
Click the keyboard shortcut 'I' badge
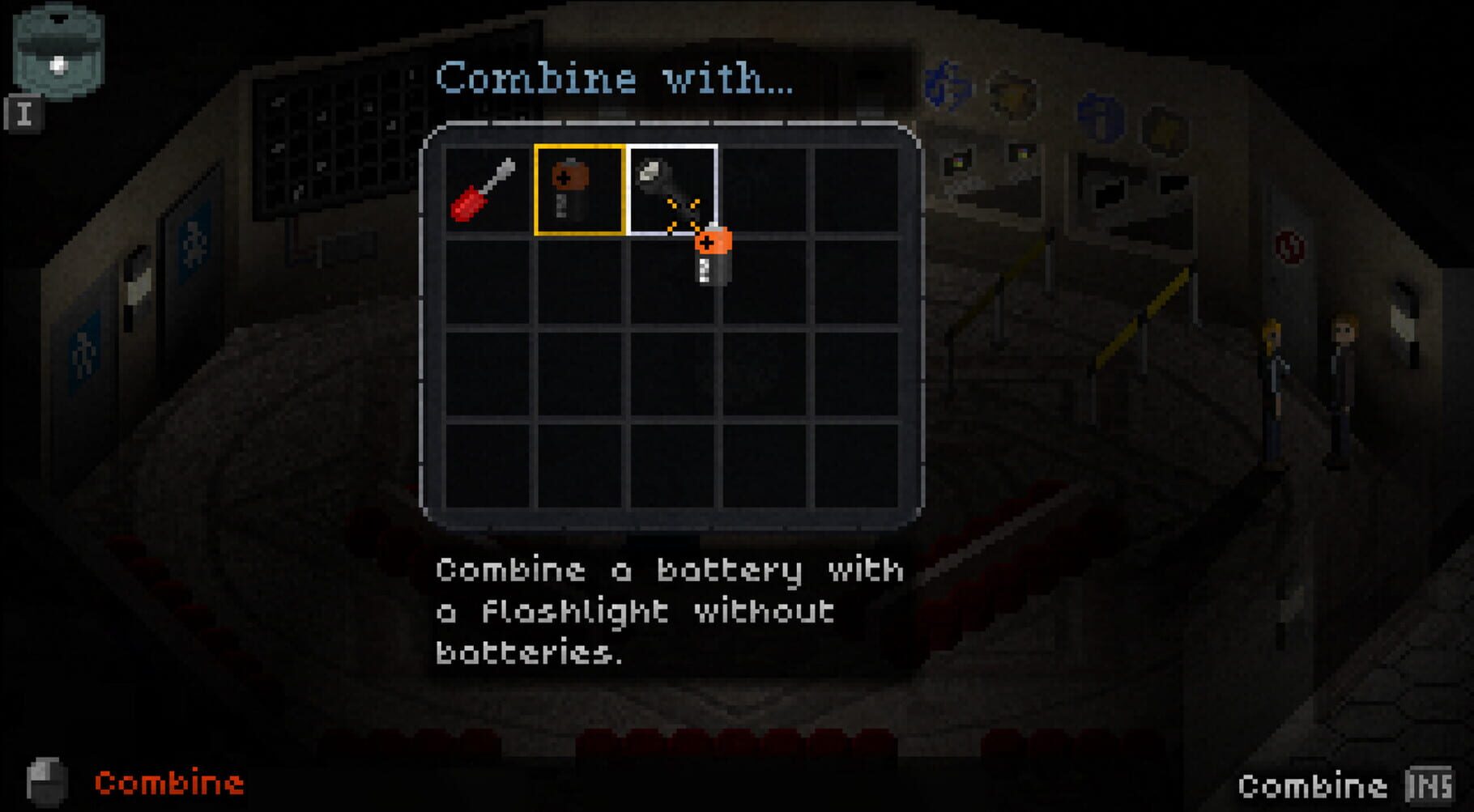click(x=27, y=113)
